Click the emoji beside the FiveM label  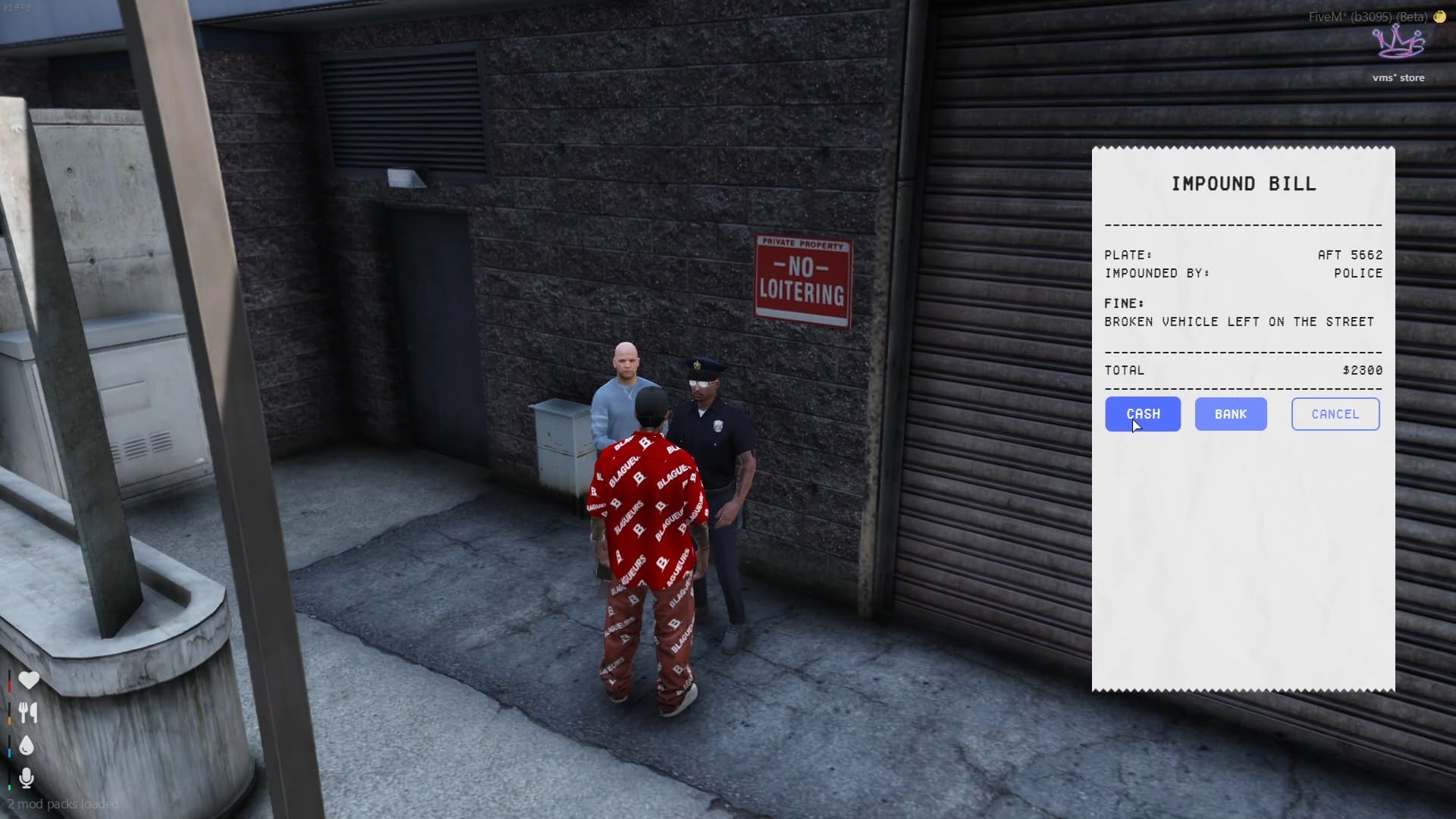coord(1440,16)
